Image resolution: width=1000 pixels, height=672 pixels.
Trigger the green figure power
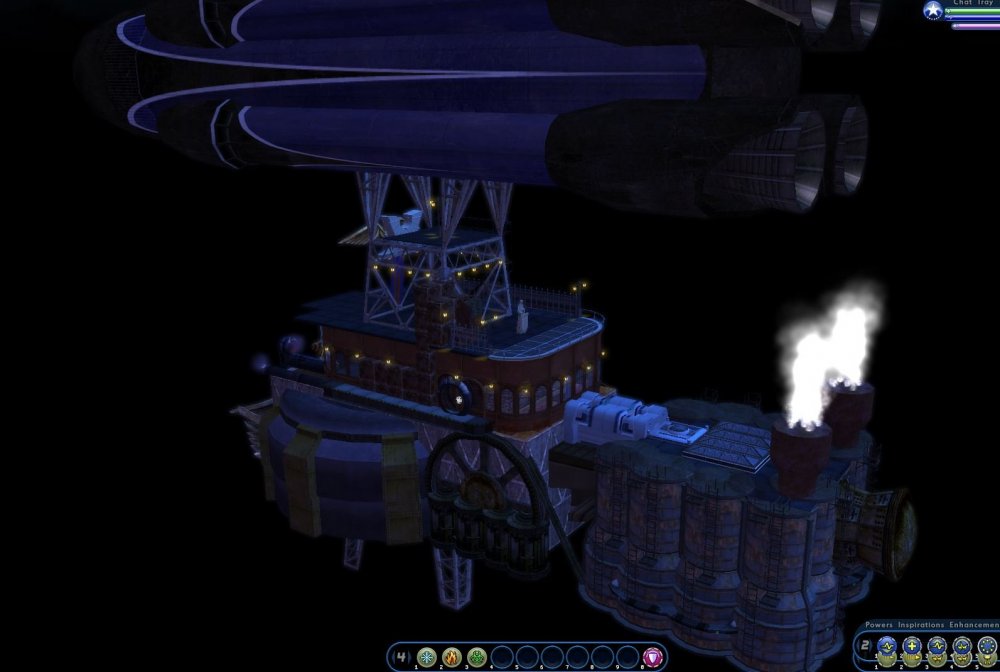click(x=476, y=657)
